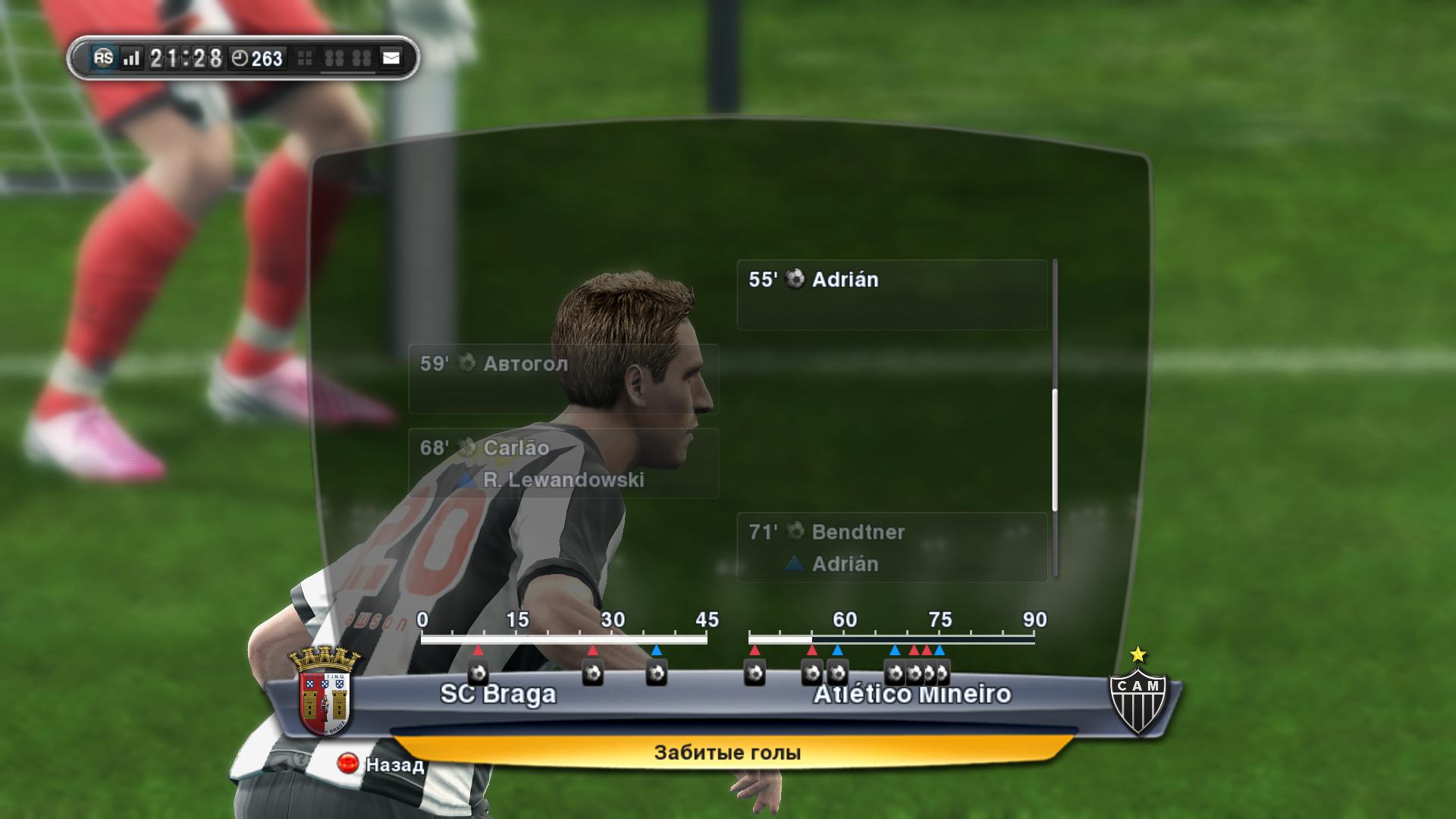Viewport: 1456px width, 819px height.
Task: Choose the 59' Автогол goal row
Action: click(x=563, y=378)
